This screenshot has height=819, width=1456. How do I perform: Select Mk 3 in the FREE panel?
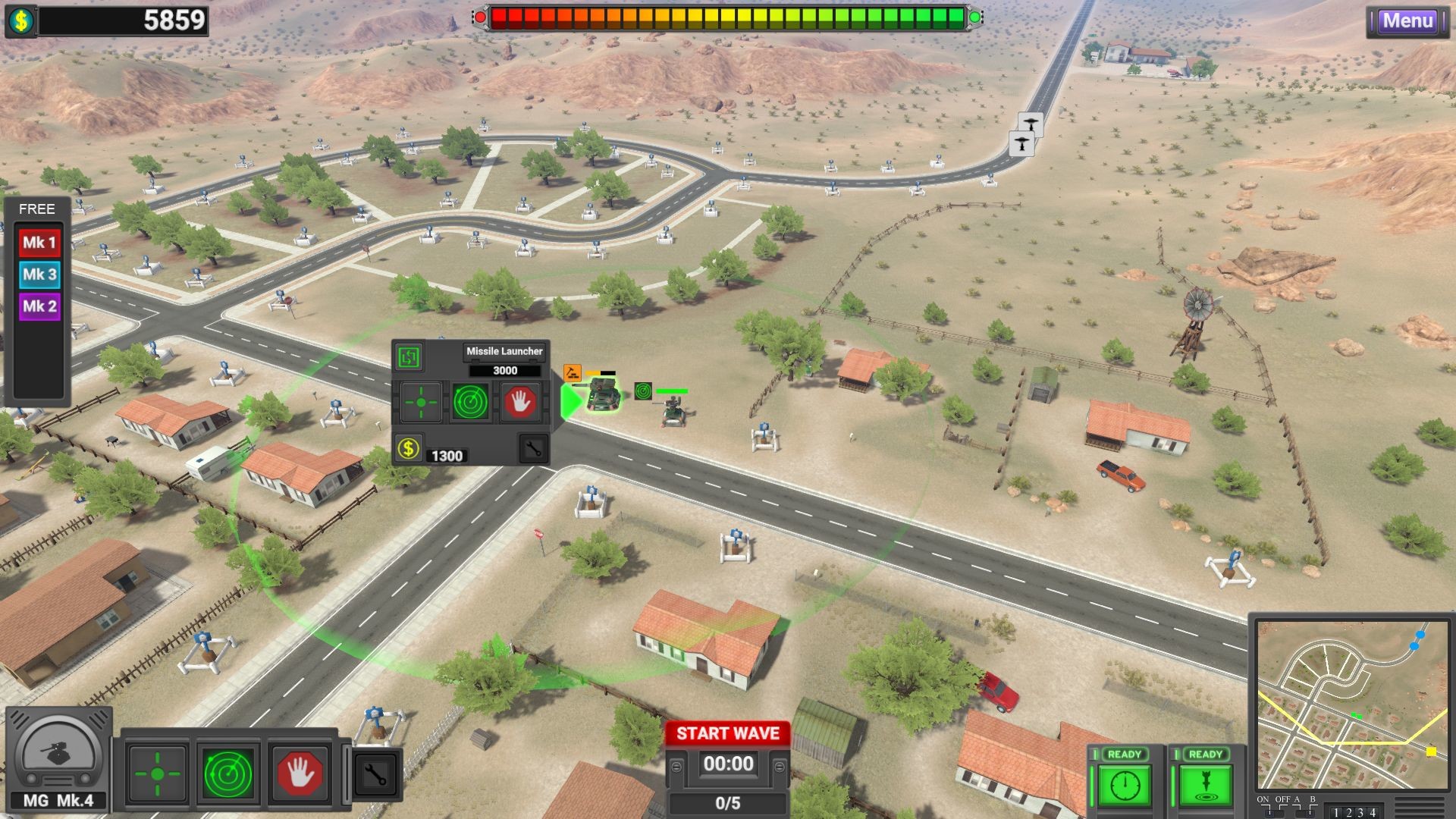coord(38,274)
